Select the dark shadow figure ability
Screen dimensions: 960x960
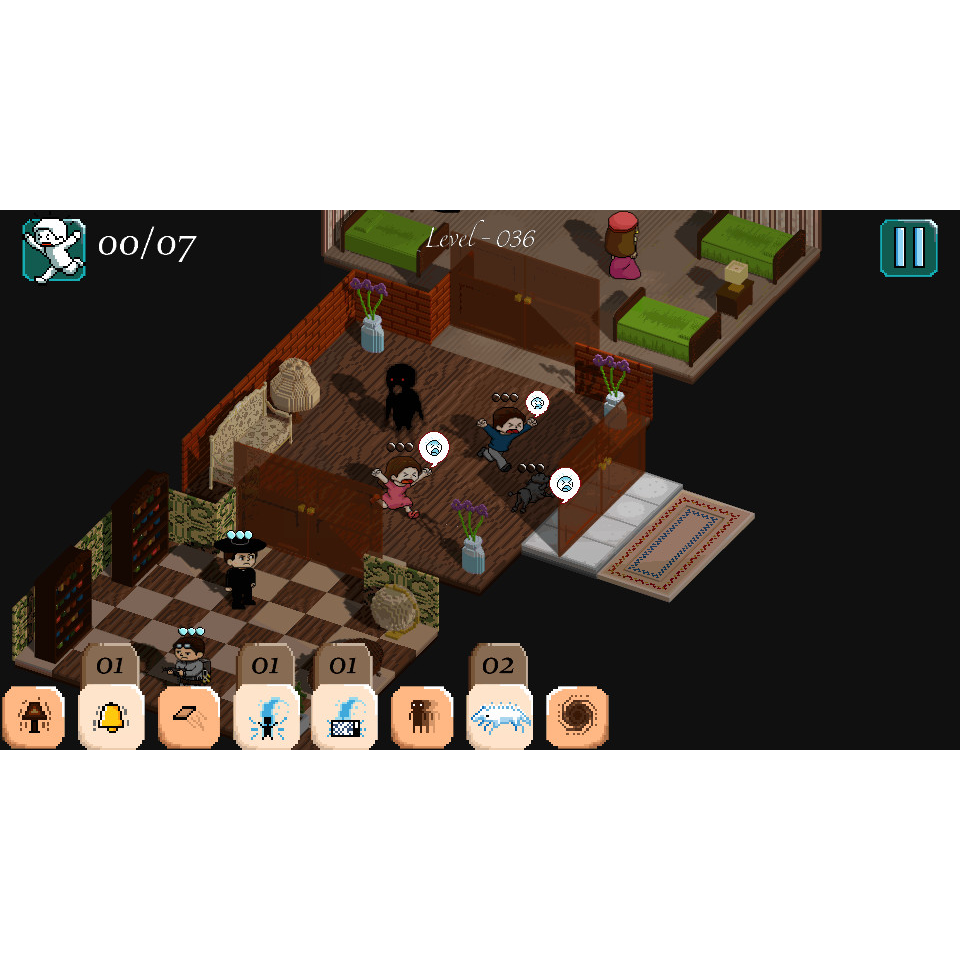(x=421, y=717)
